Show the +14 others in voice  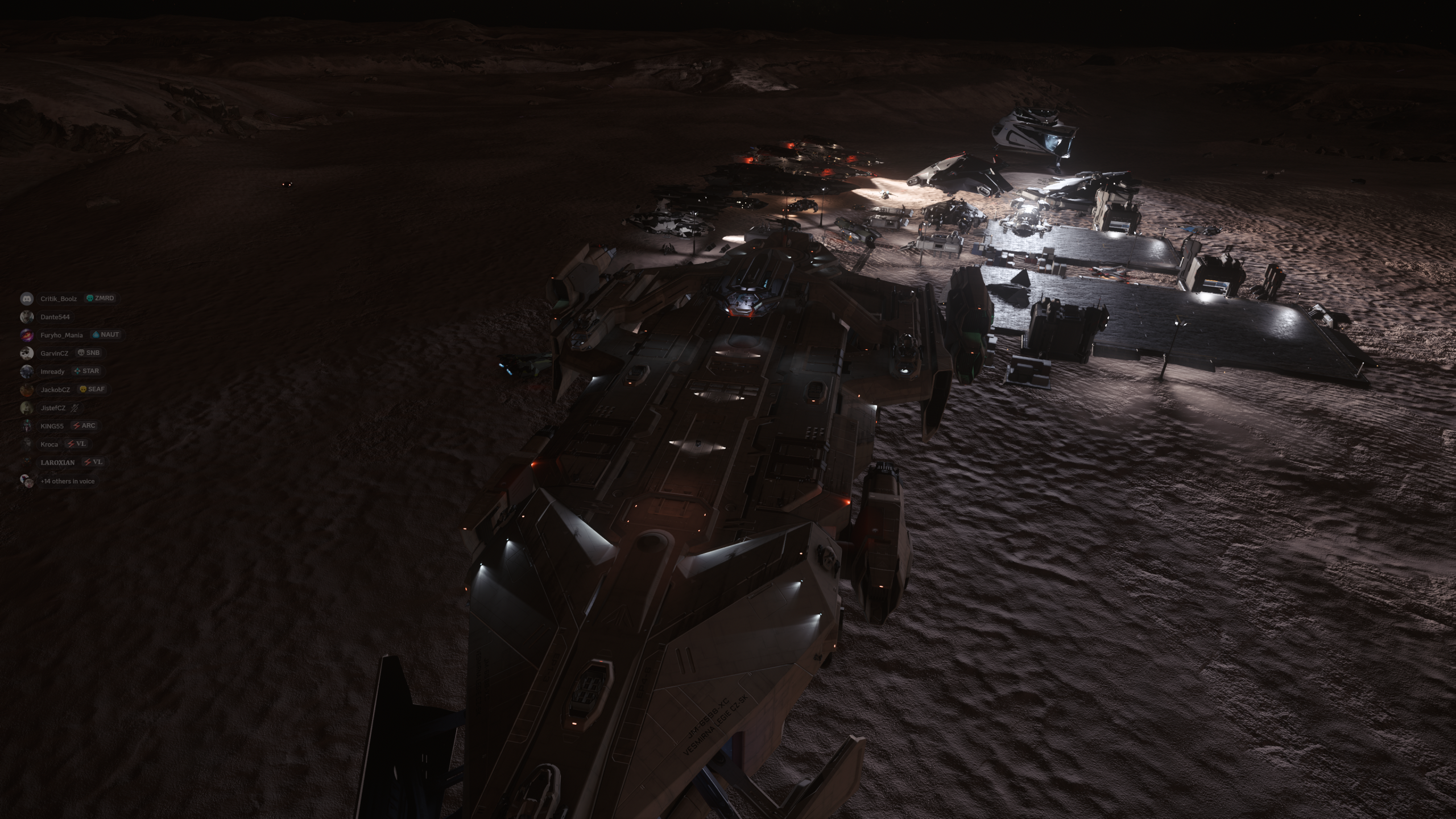click(67, 481)
